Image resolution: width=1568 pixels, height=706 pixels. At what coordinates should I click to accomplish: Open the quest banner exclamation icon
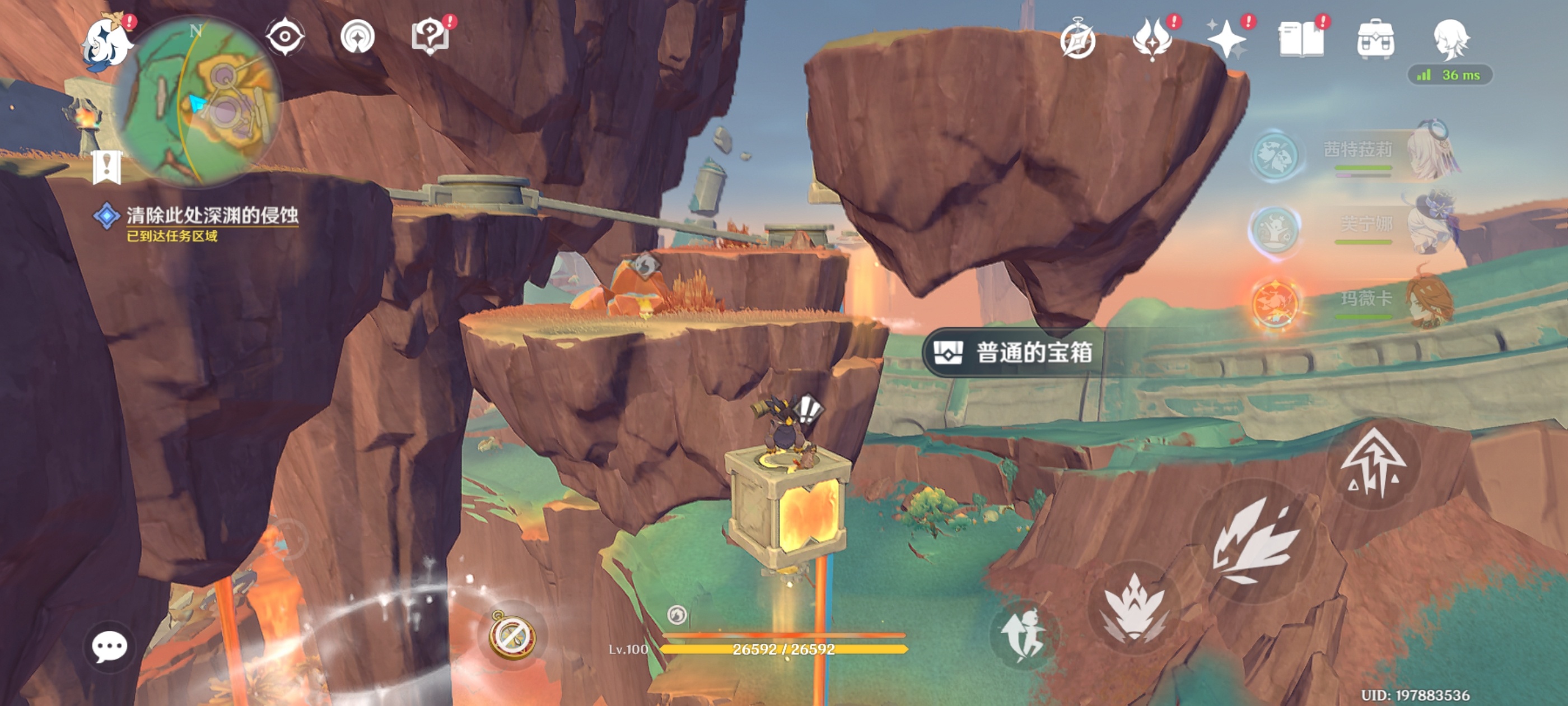106,166
